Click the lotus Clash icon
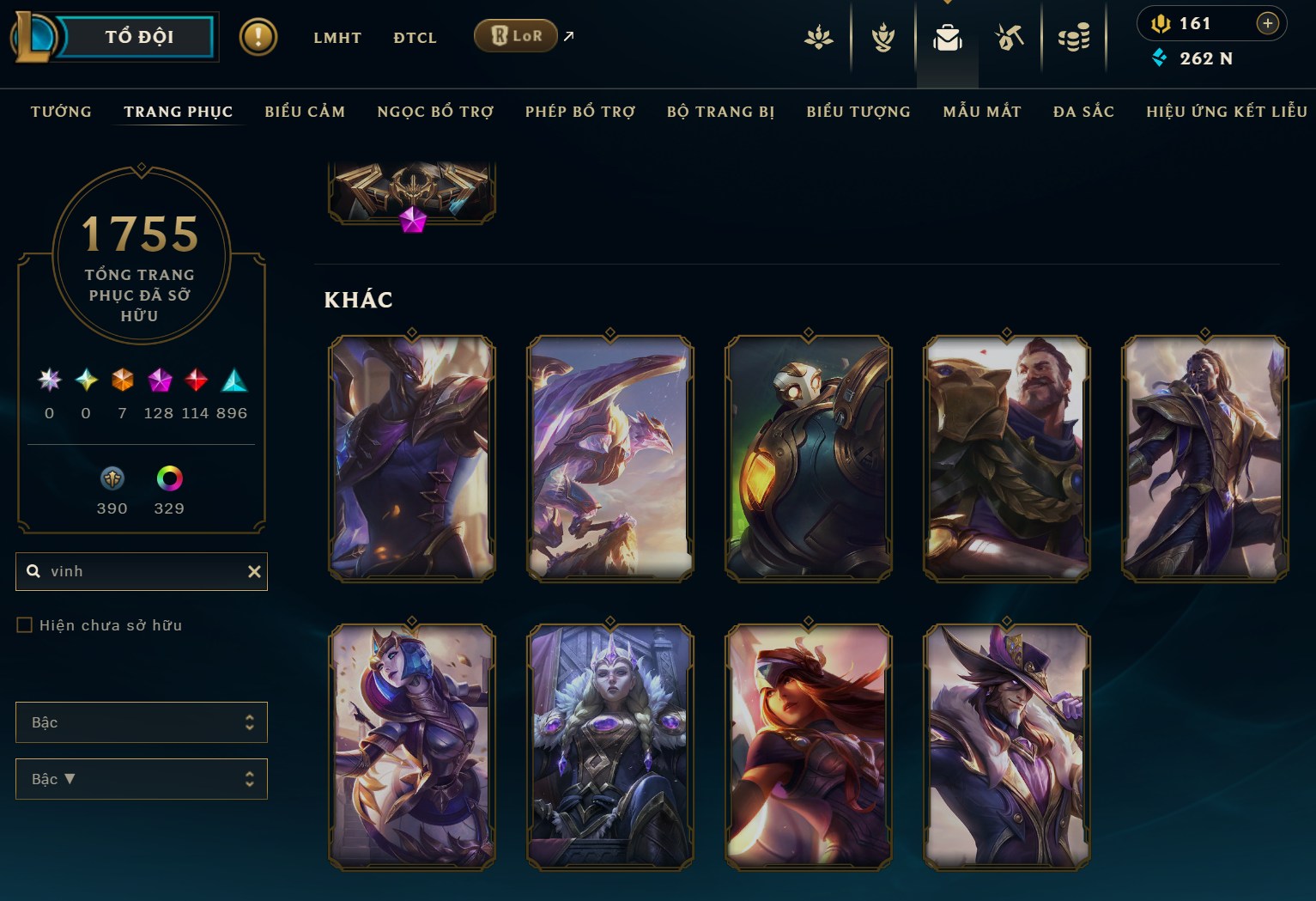Screen dimensions: 1316x901 [x=818, y=37]
